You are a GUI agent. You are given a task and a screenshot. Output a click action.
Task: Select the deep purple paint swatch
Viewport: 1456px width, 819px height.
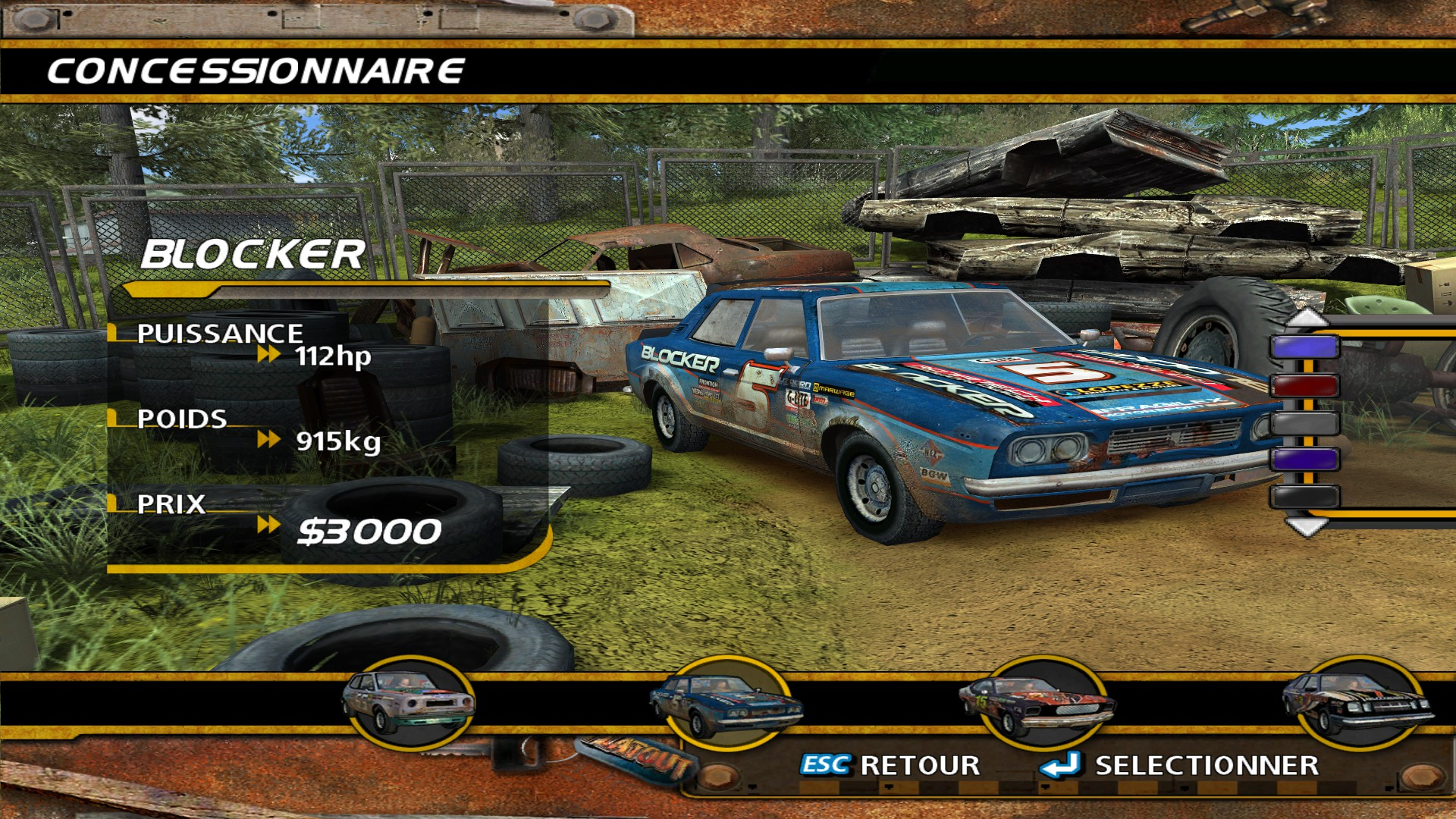click(x=1304, y=460)
